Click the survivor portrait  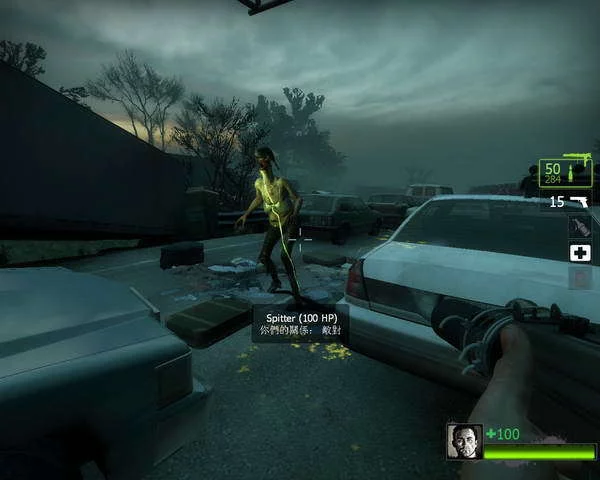[464, 441]
